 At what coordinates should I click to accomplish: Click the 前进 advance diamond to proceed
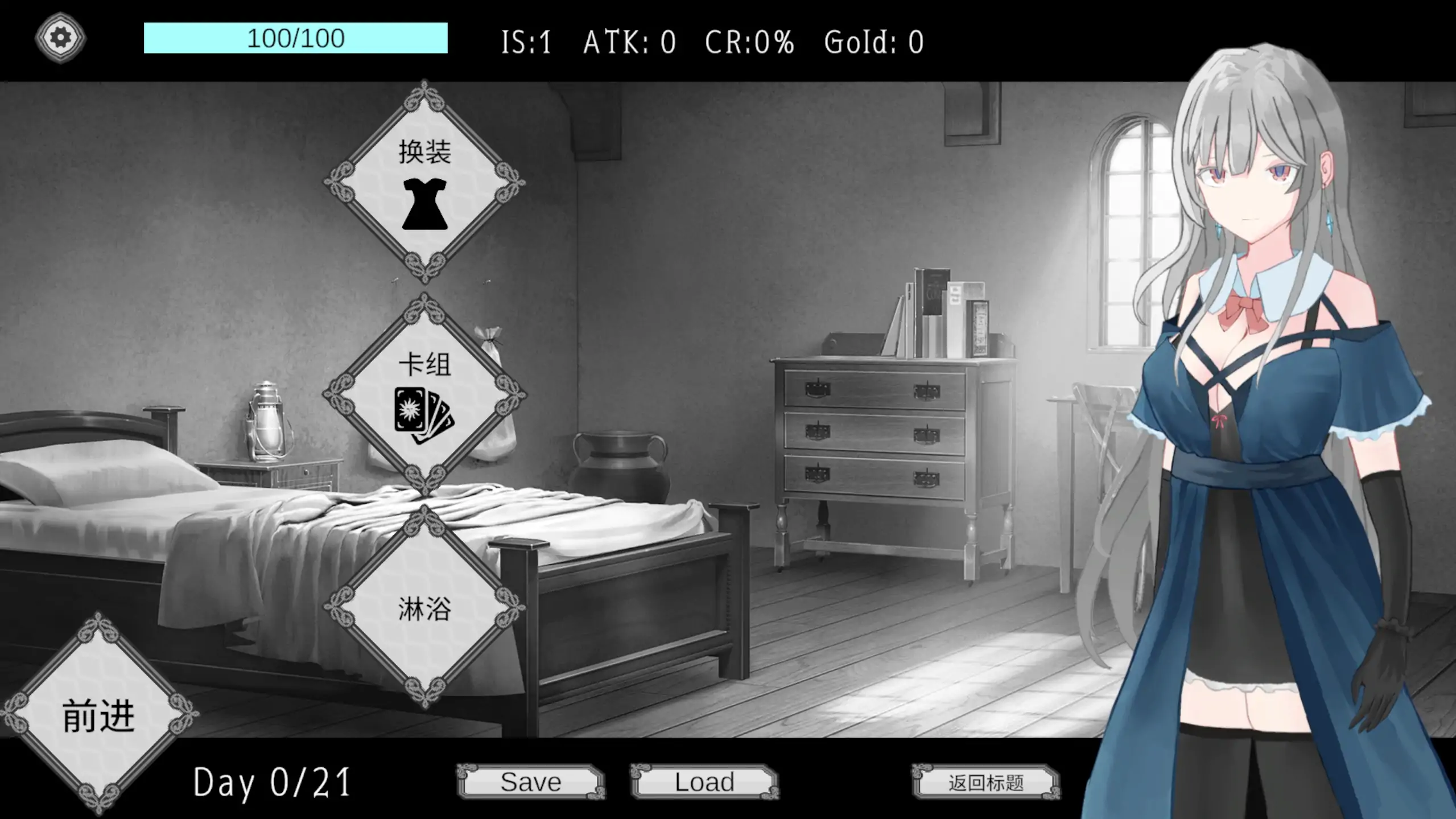click(x=100, y=714)
